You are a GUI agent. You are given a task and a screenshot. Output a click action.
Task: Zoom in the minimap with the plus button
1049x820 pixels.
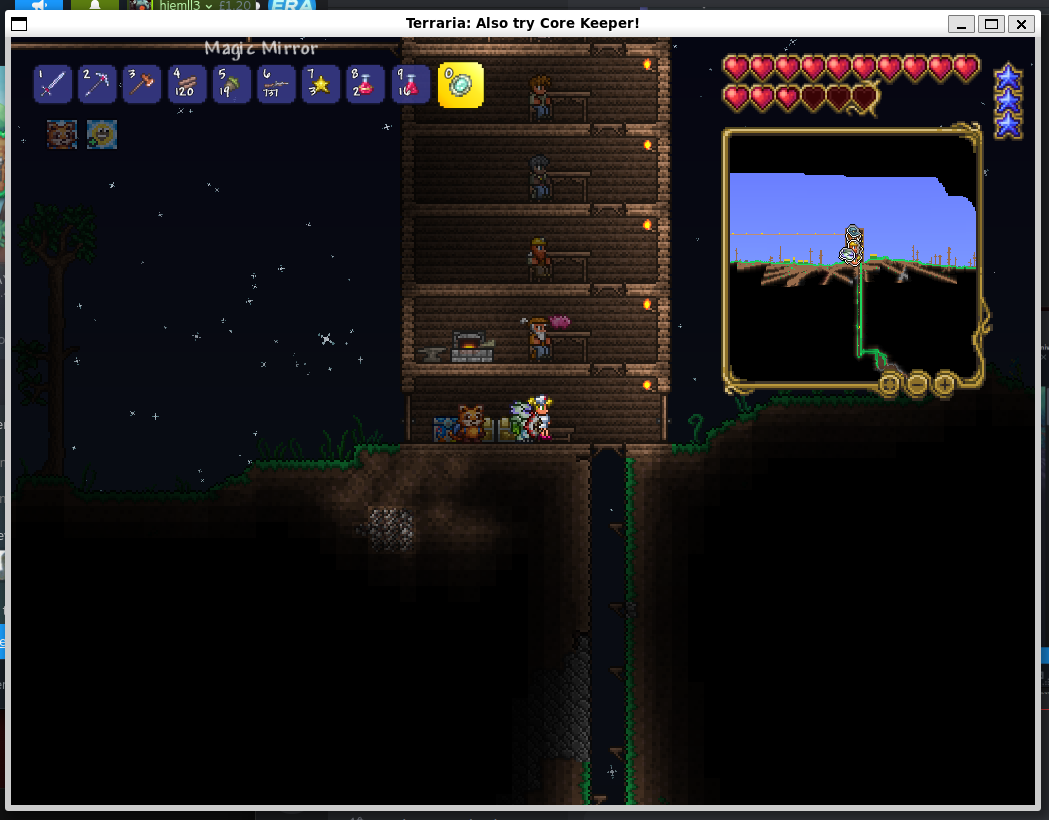[943, 383]
